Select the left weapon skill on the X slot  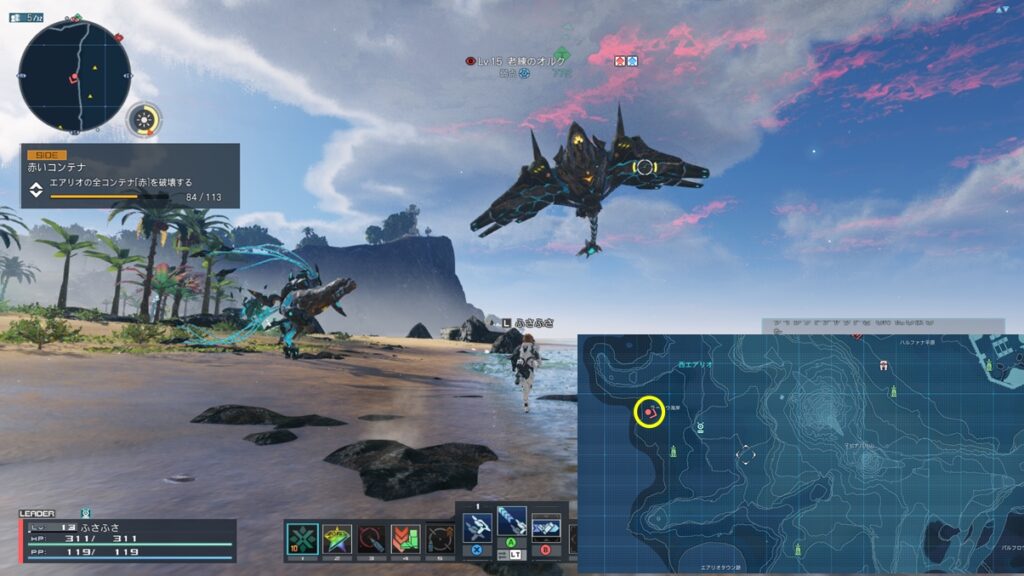477,527
